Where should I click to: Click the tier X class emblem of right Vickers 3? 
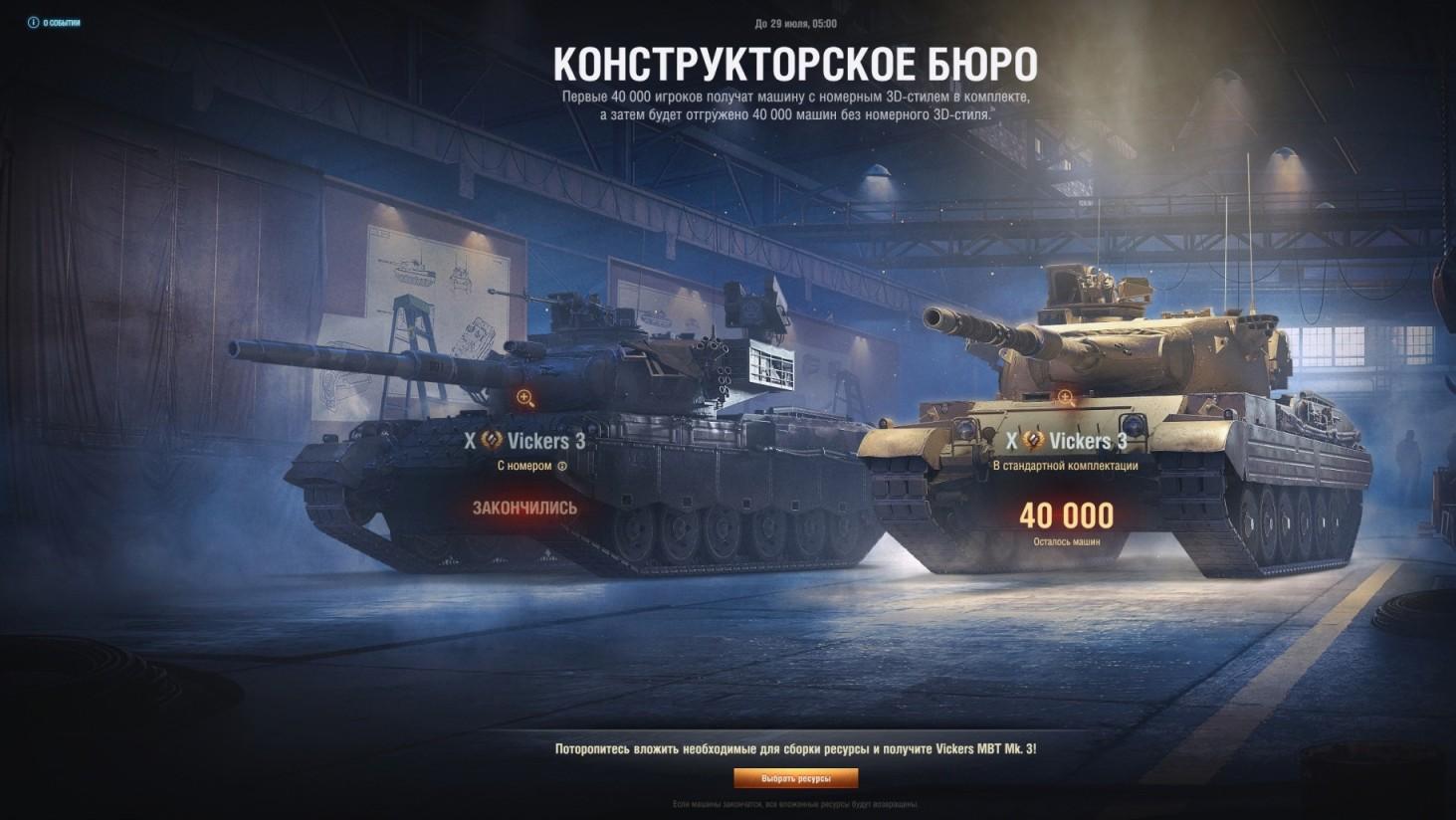click(1011, 441)
